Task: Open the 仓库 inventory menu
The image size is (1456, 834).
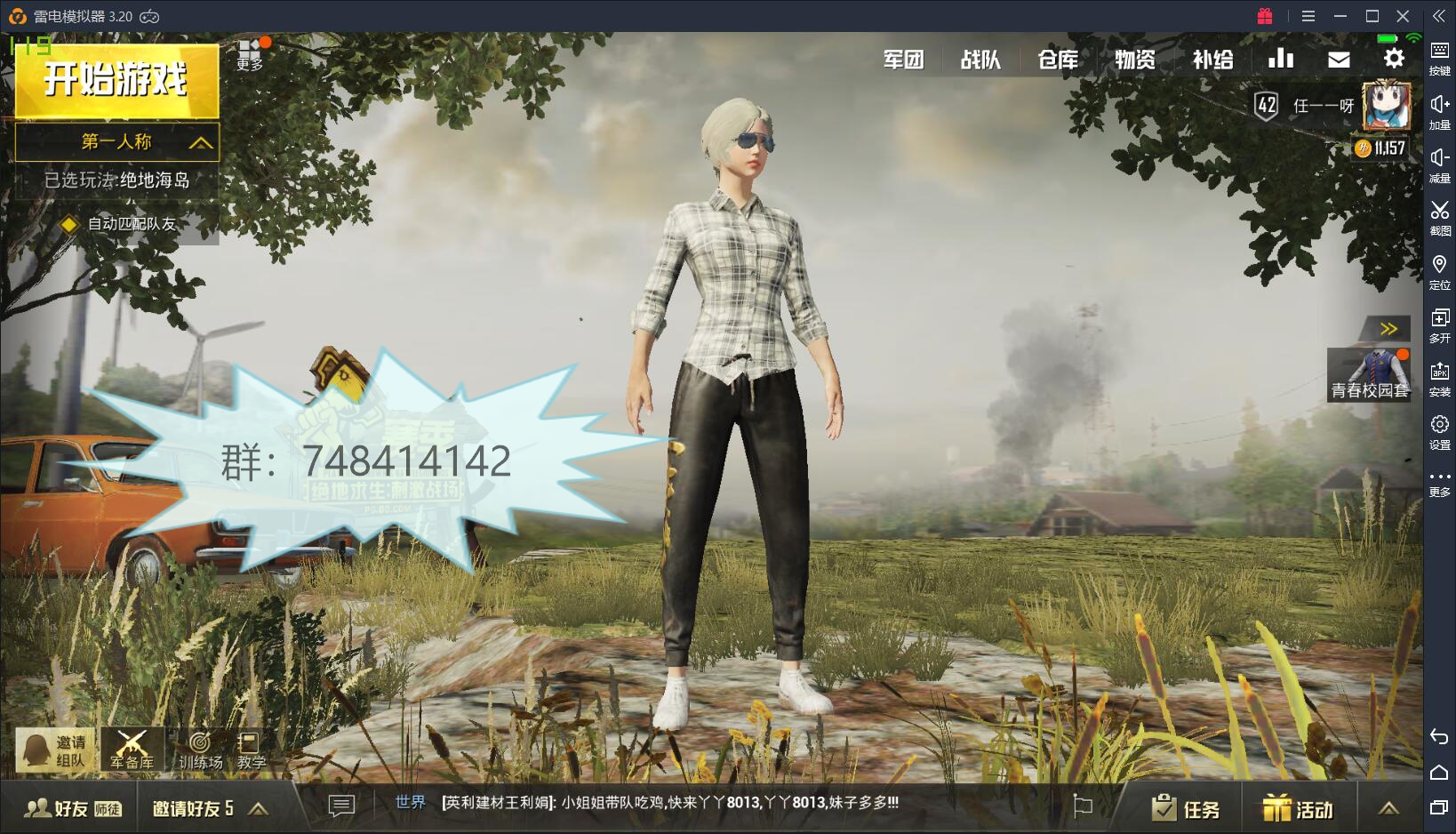Action: click(x=1058, y=60)
